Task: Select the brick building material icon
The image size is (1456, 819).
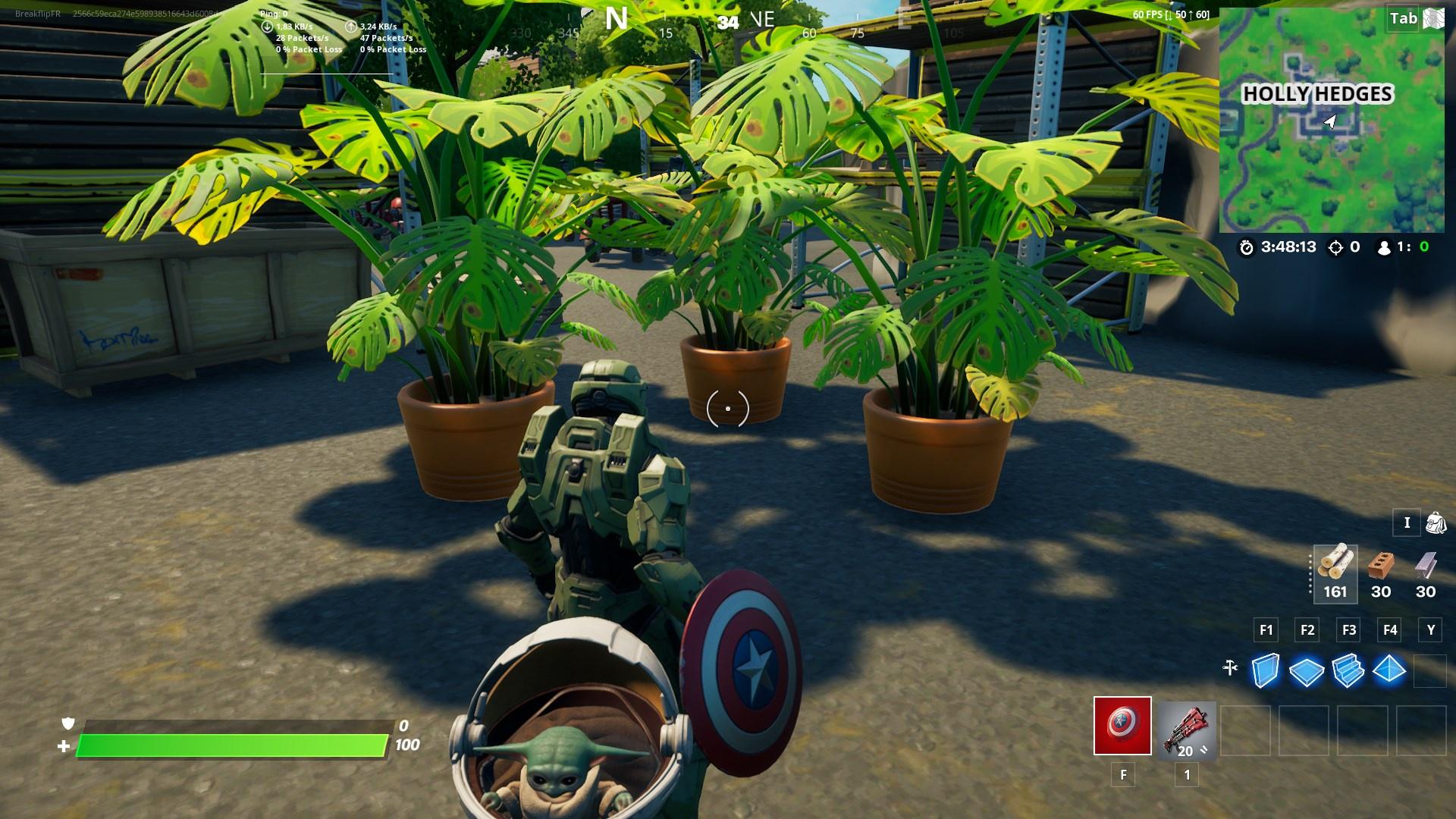Action: (1380, 565)
